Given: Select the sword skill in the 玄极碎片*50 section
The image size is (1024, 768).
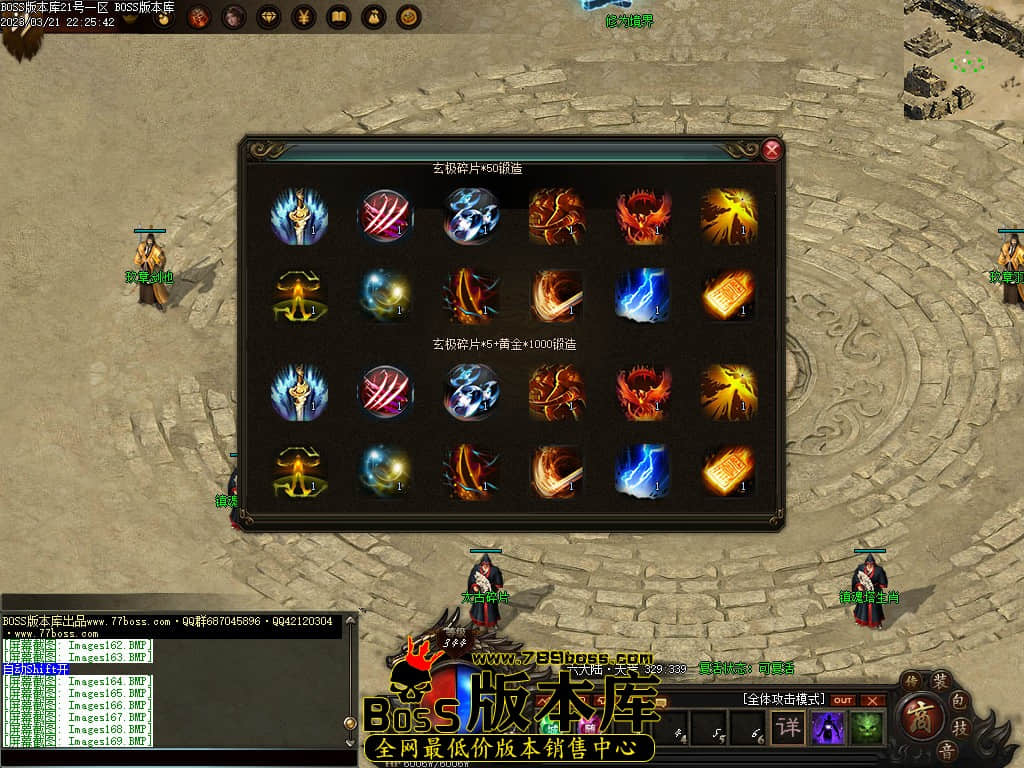Looking at the screenshot, I should pos(298,216).
